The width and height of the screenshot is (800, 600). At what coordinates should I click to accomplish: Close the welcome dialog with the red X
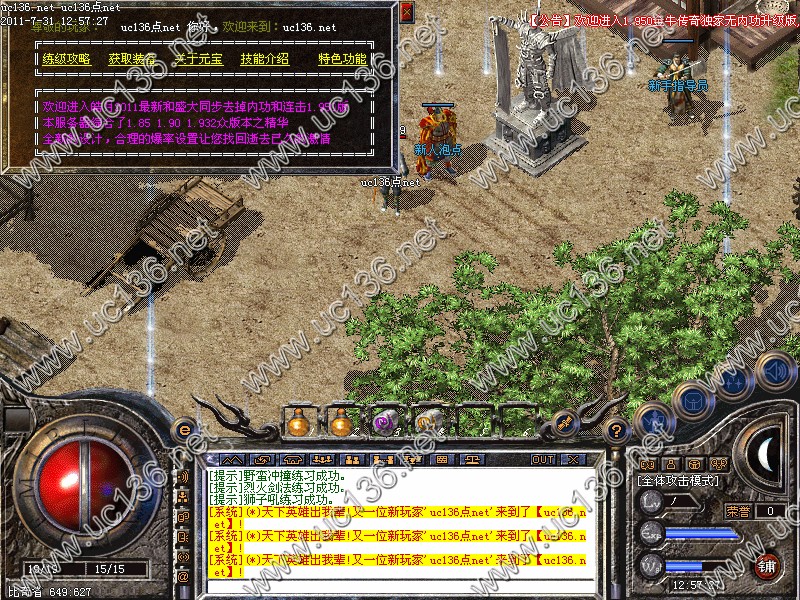407,12
